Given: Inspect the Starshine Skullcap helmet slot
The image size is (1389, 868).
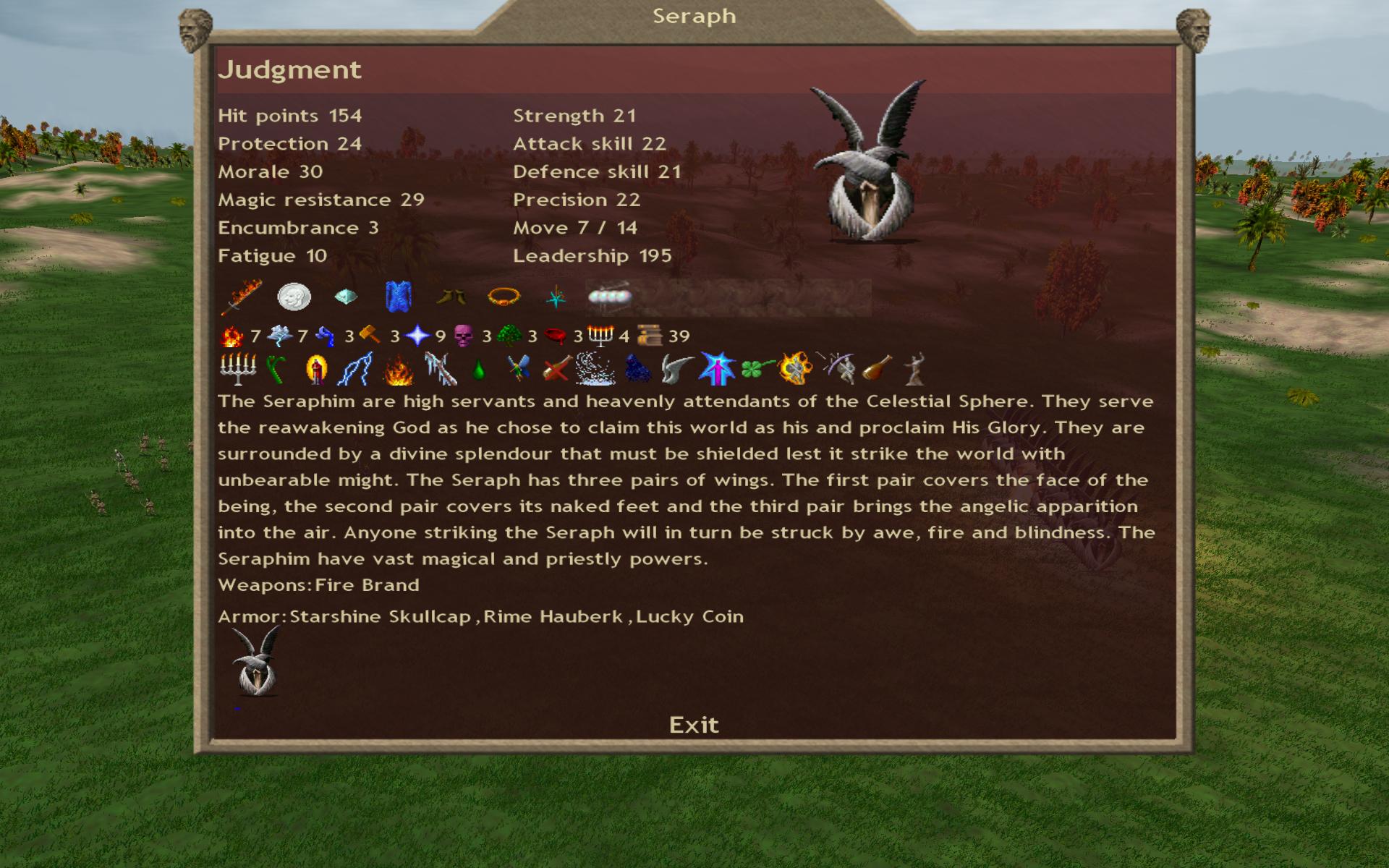Looking at the screenshot, I should 346,297.
